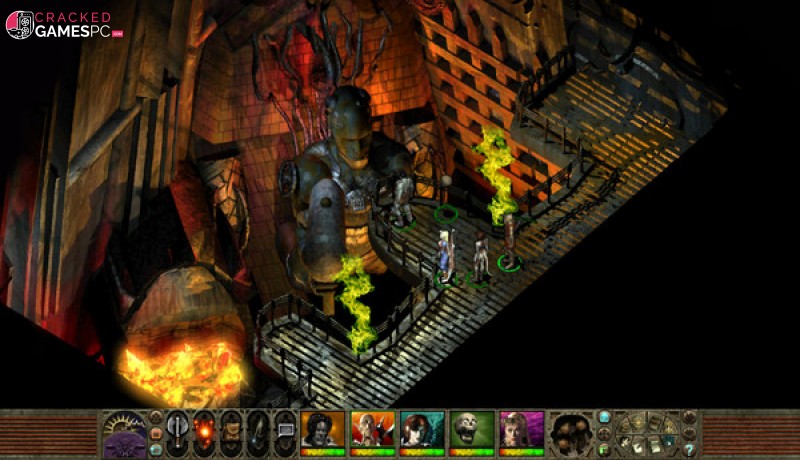Select the battle axe attack slot

pyautogui.click(x=177, y=432)
